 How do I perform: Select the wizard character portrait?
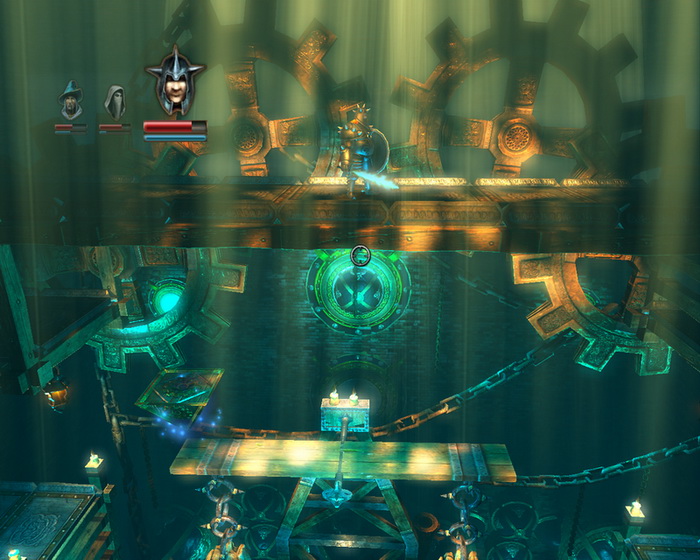70,101
